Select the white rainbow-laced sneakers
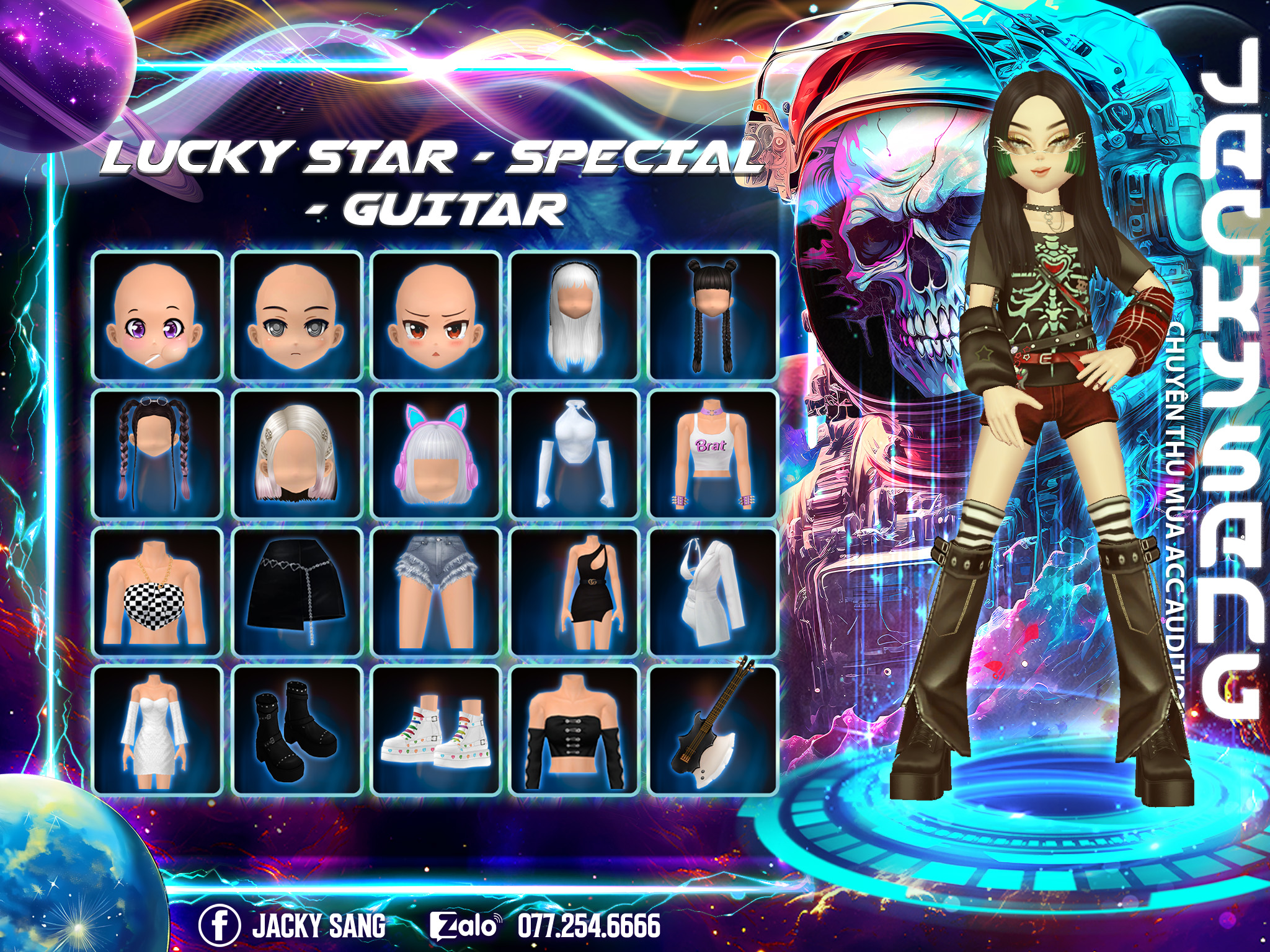Viewport: 1270px width, 952px height. pyautogui.click(x=436, y=730)
